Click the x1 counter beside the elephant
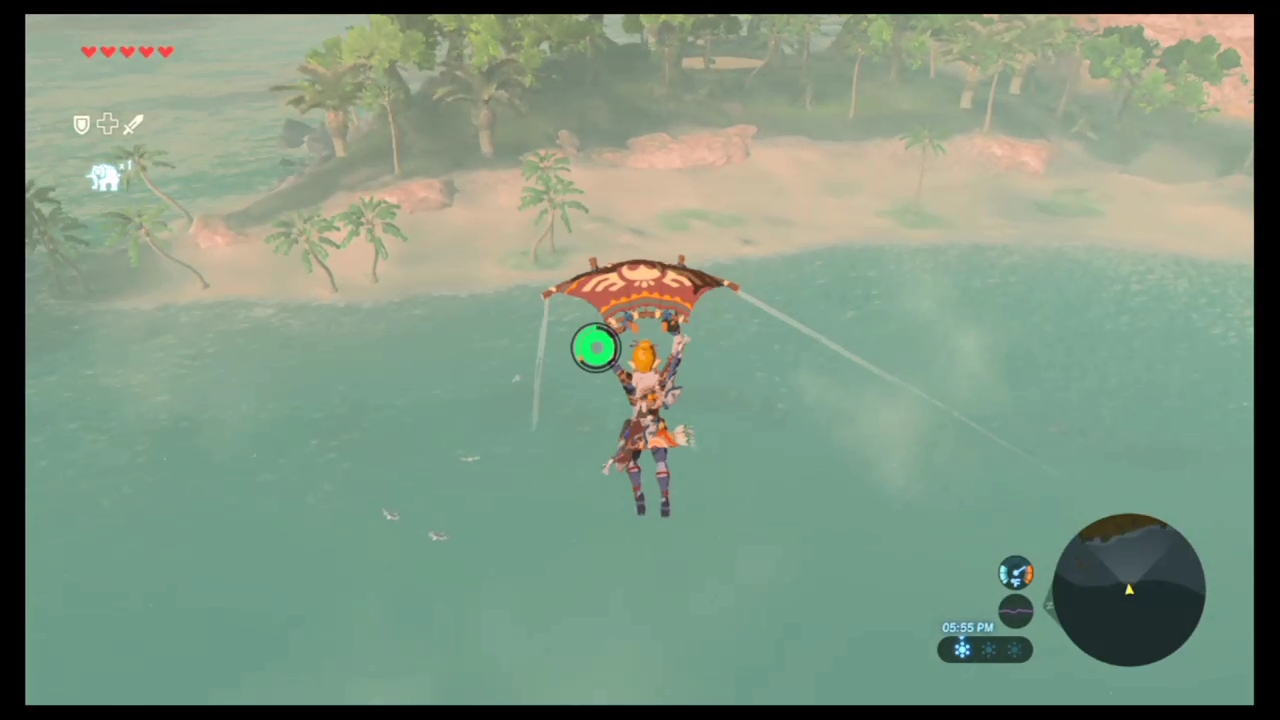 point(124,165)
